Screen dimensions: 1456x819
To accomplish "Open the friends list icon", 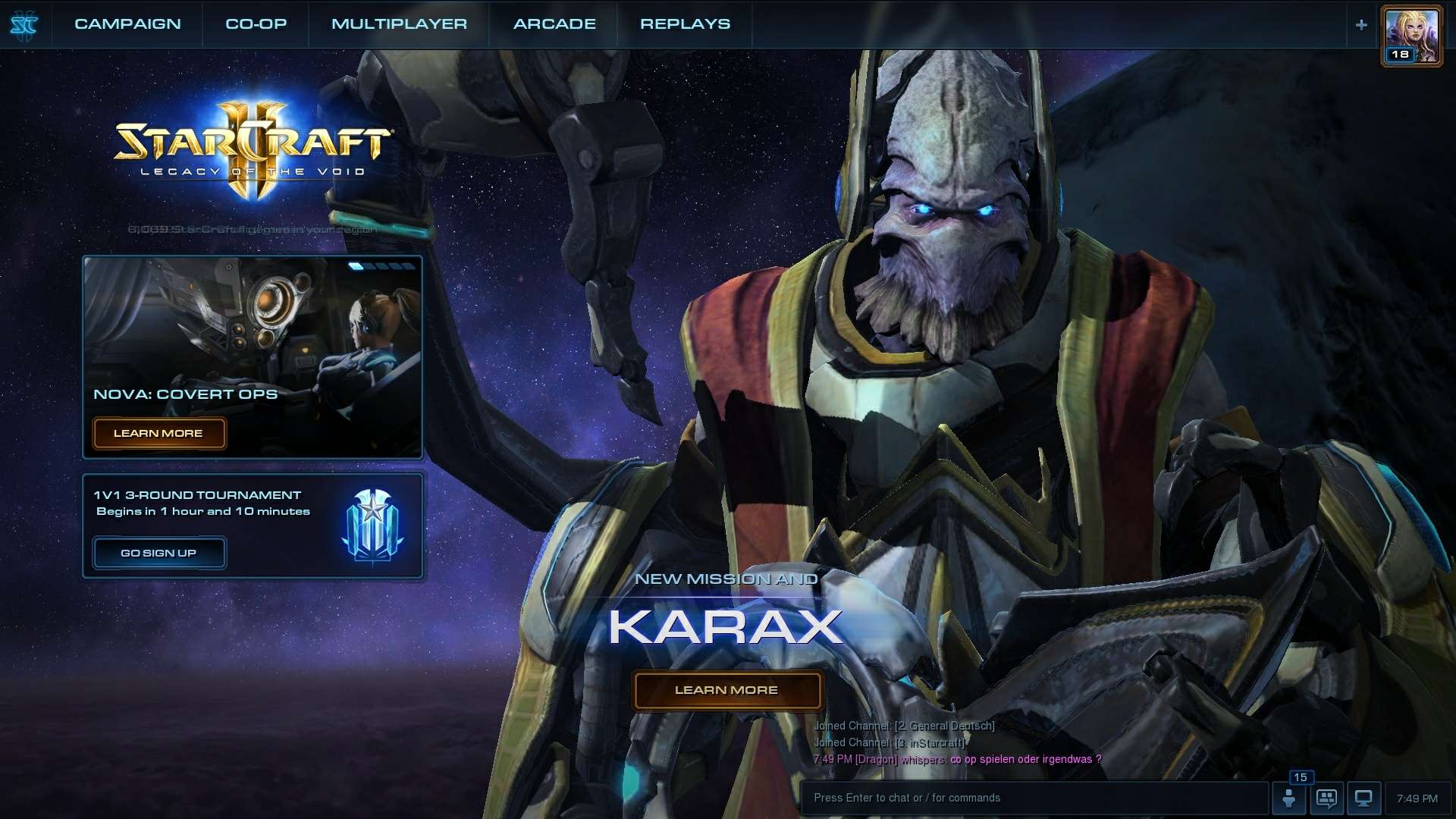I will pyautogui.click(x=1288, y=799).
